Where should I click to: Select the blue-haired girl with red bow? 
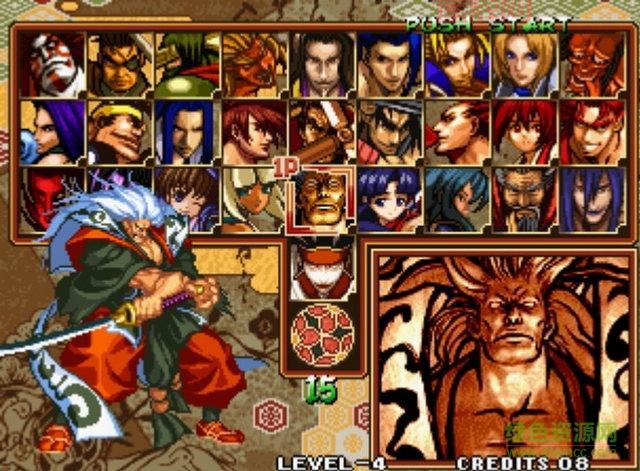(x=388, y=198)
